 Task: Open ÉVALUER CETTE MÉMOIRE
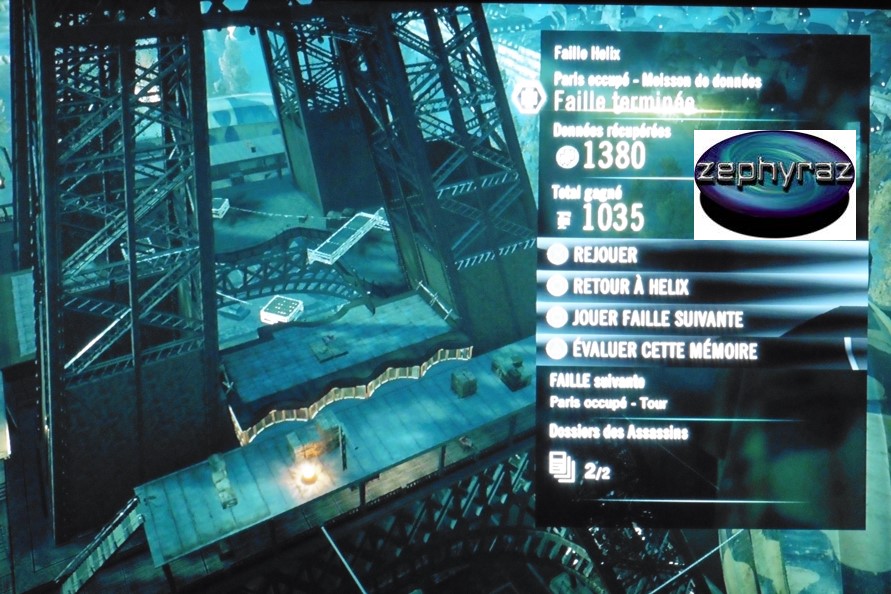click(x=665, y=351)
